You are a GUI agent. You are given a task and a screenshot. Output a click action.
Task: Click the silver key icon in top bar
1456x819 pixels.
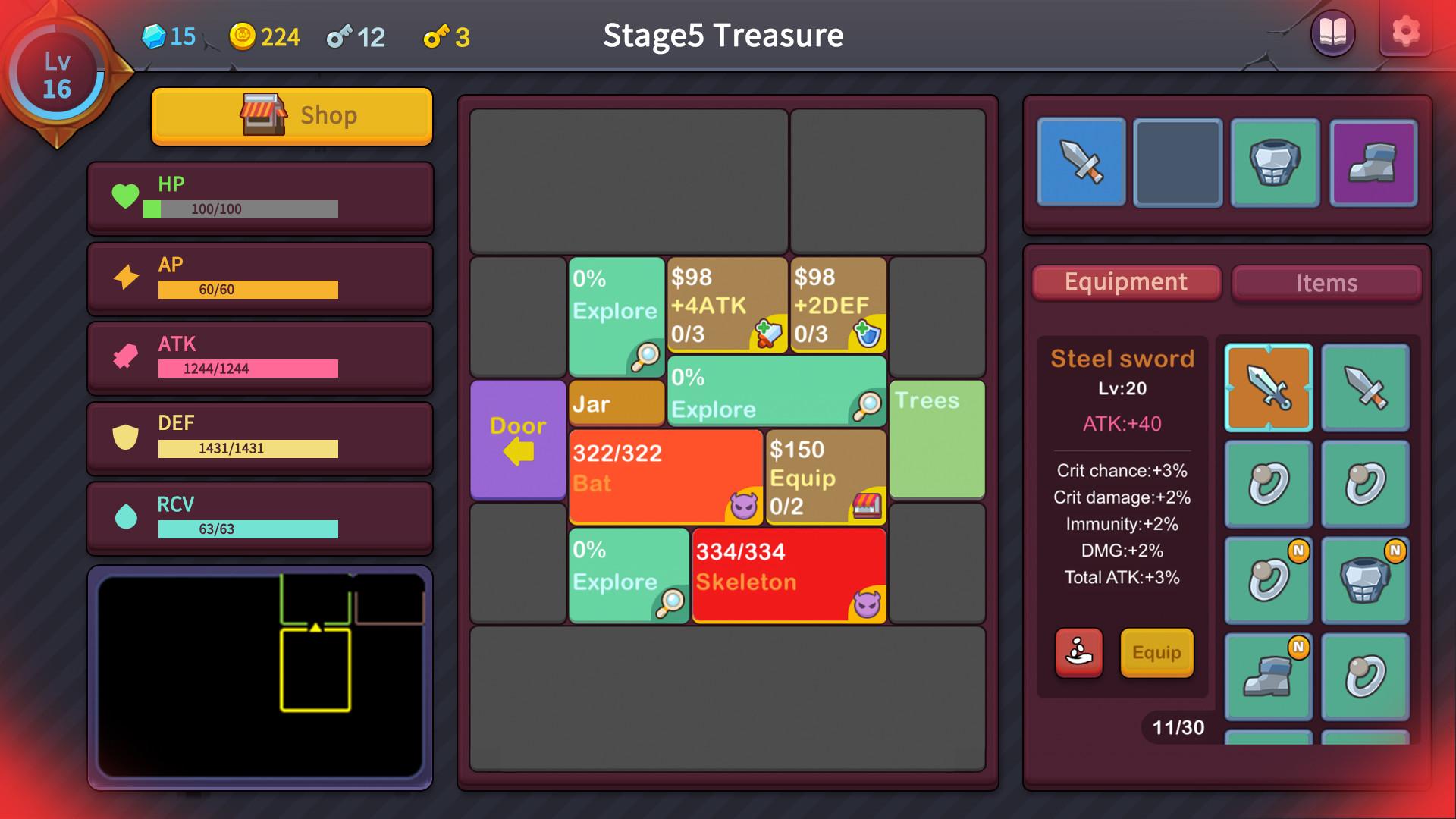click(x=339, y=35)
